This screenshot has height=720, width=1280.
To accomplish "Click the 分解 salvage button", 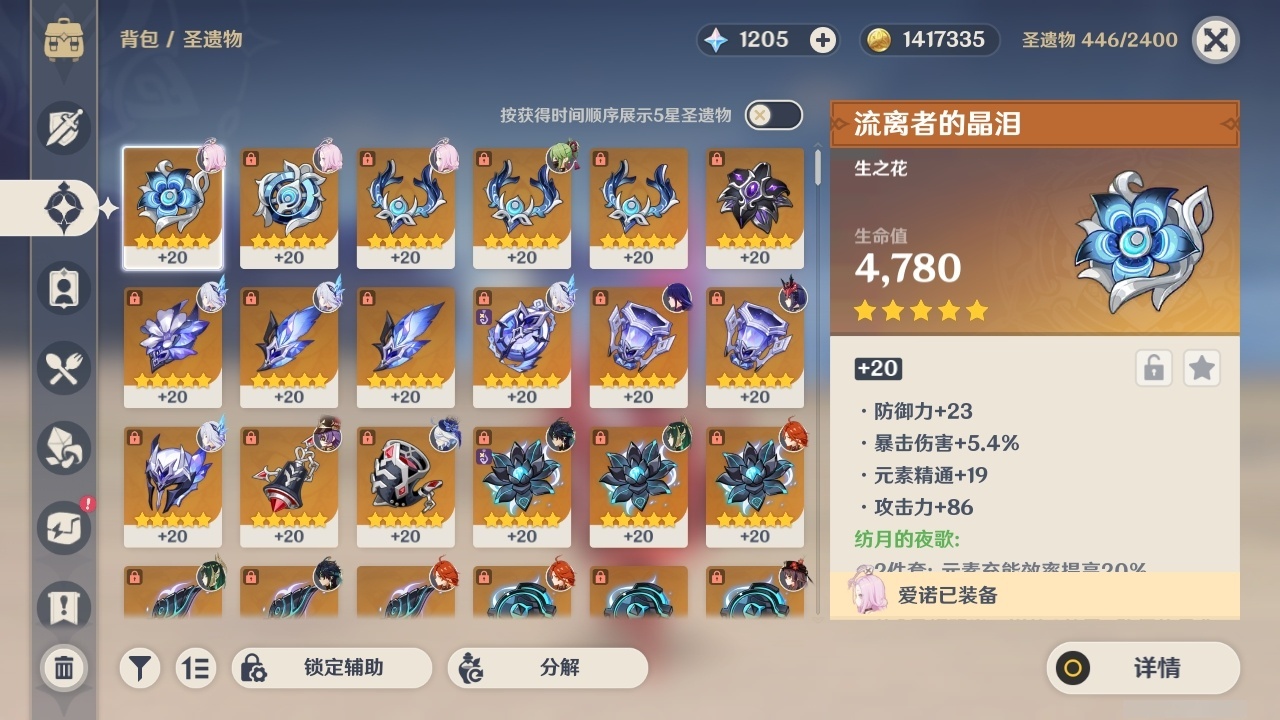I will [x=548, y=668].
